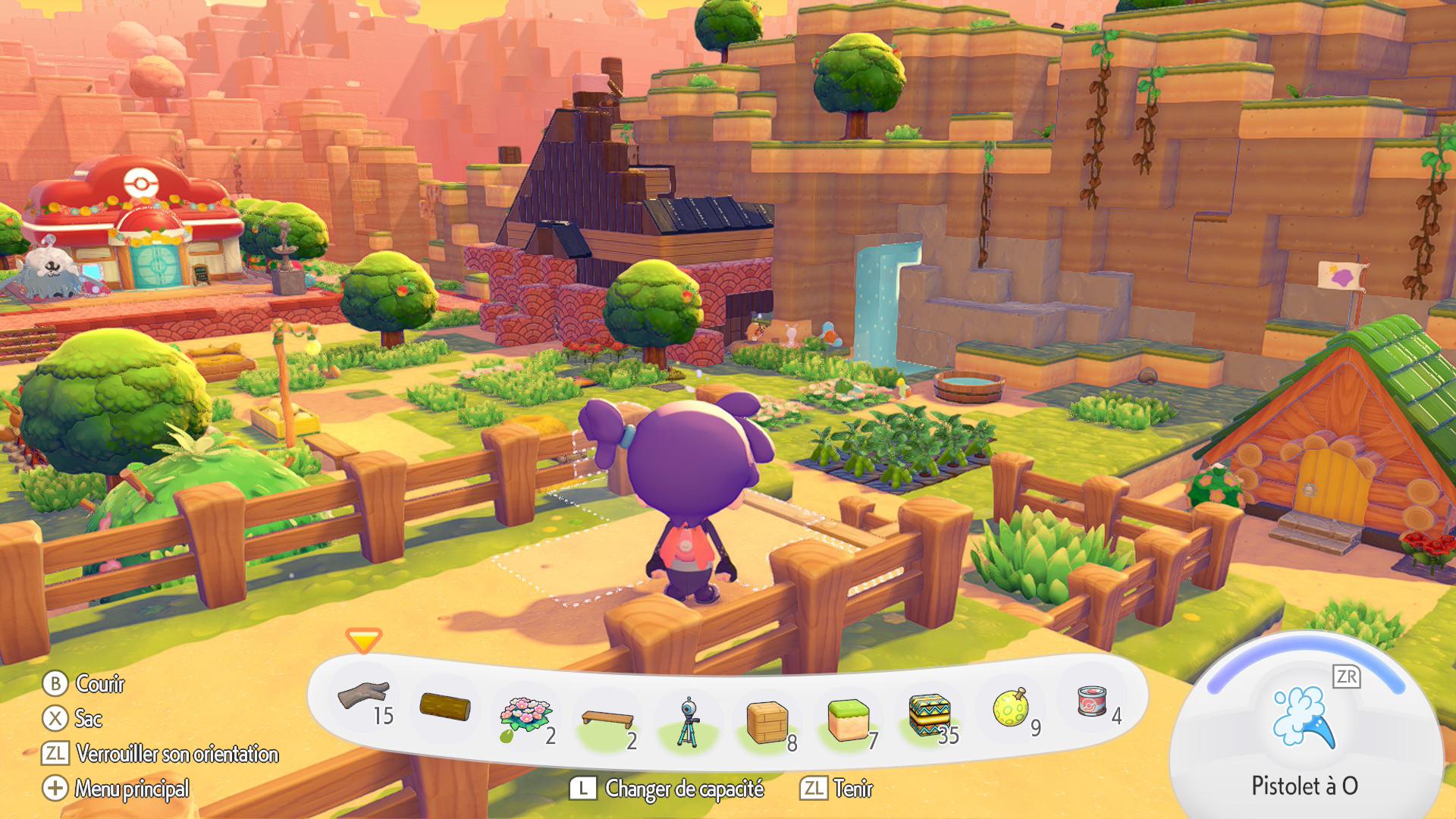Choose the grass-topped dirt block

tap(849, 720)
